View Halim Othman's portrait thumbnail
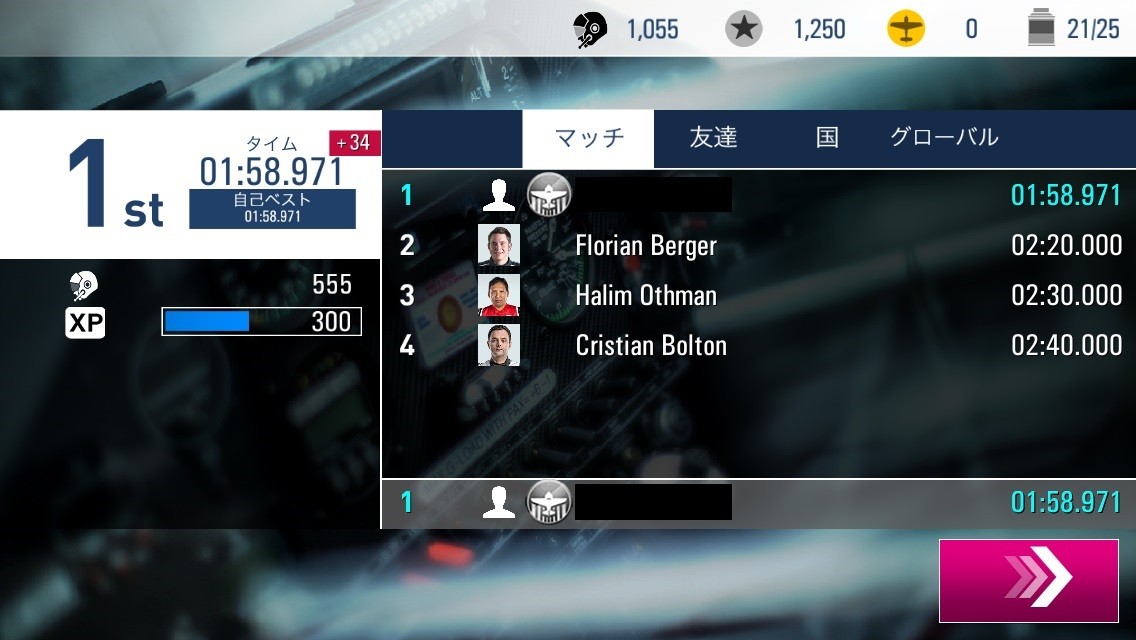 (x=499, y=295)
